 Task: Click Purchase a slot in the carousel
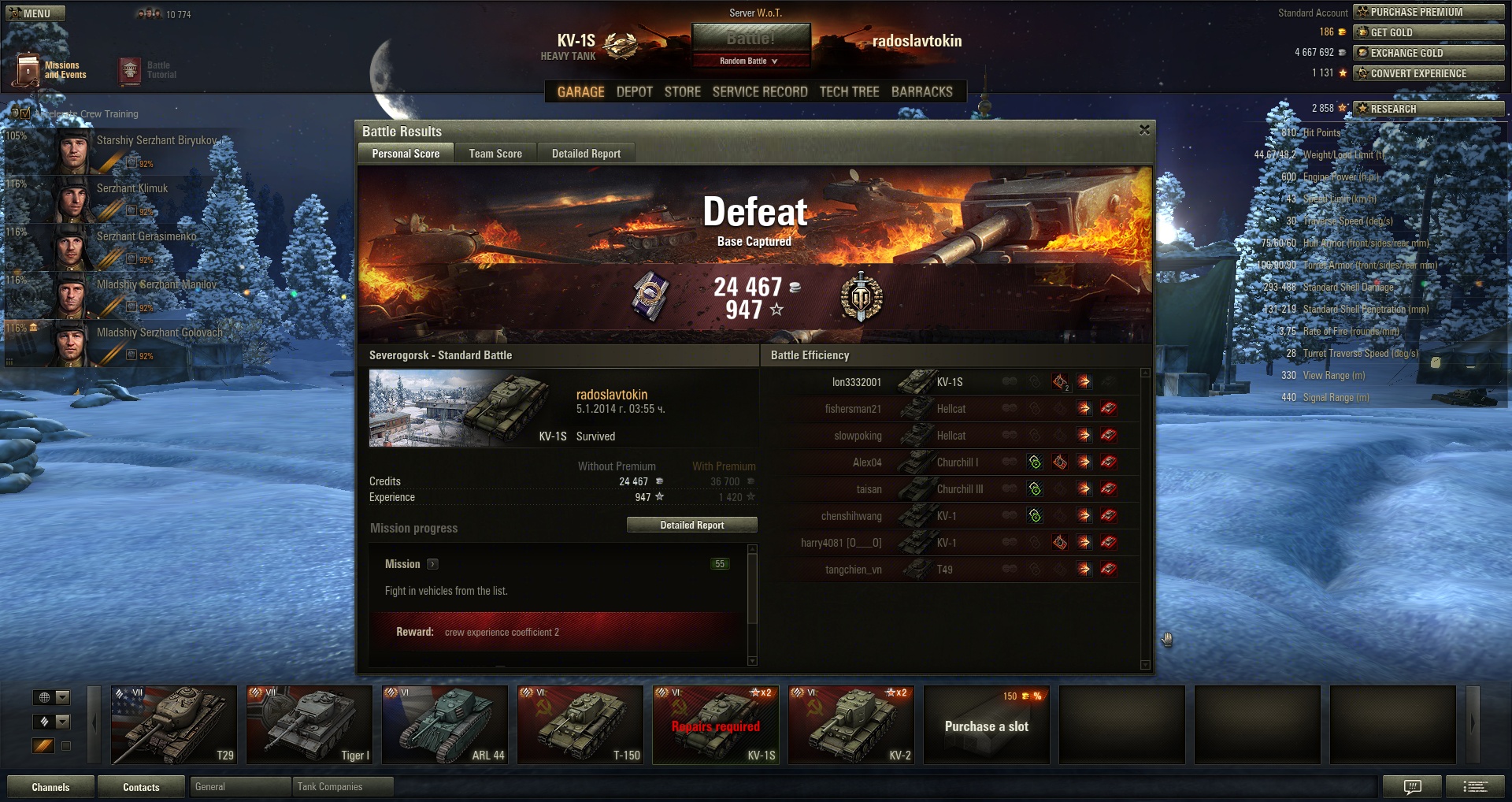(986, 726)
